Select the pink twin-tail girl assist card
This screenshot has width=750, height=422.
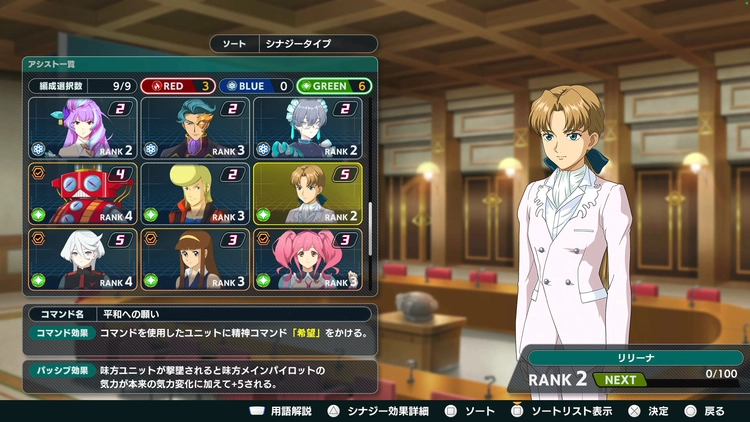308,259
